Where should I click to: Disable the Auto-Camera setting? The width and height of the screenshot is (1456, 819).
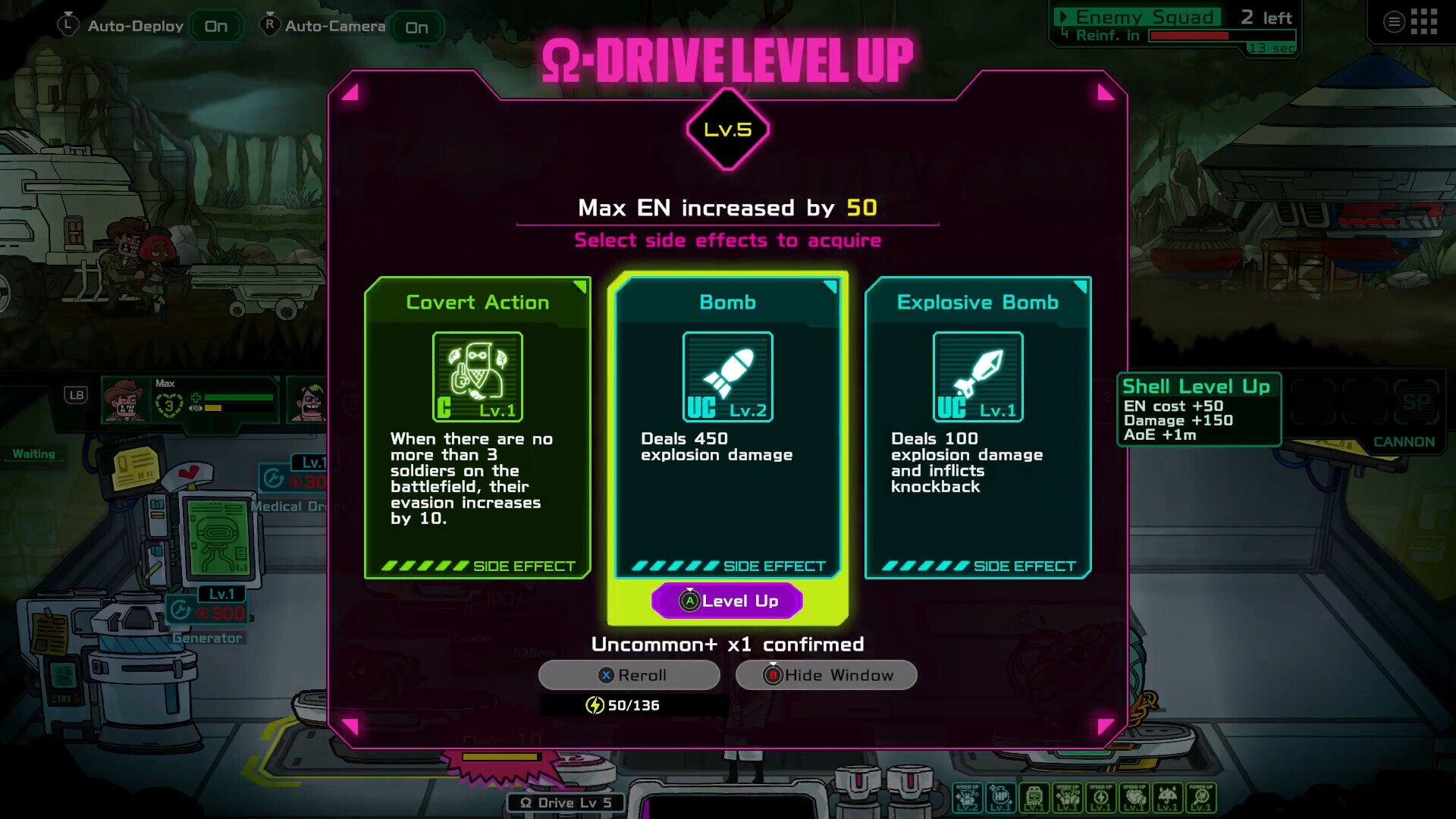[x=417, y=27]
